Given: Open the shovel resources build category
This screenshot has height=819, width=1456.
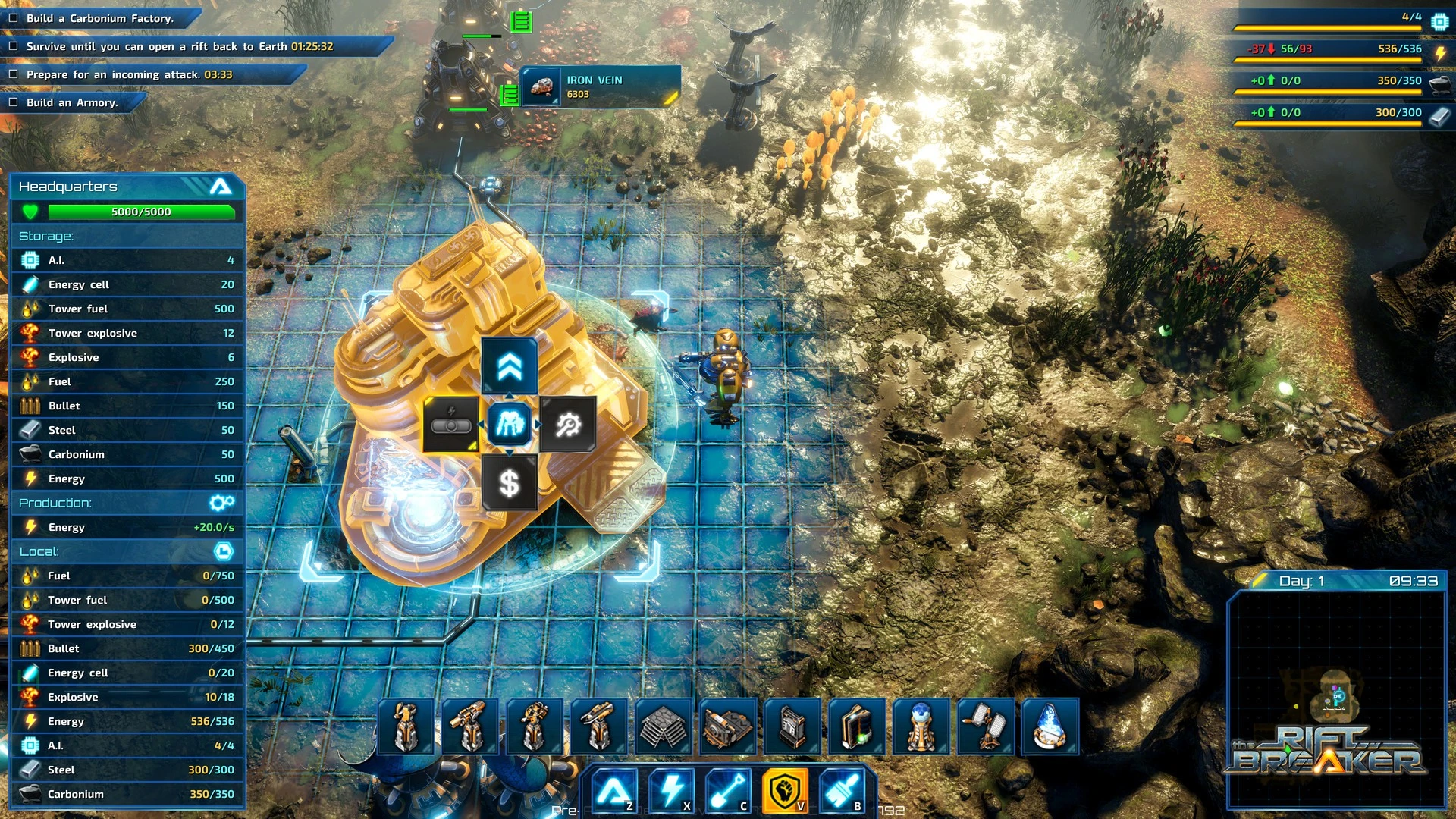Looking at the screenshot, I should [x=727, y=791].
